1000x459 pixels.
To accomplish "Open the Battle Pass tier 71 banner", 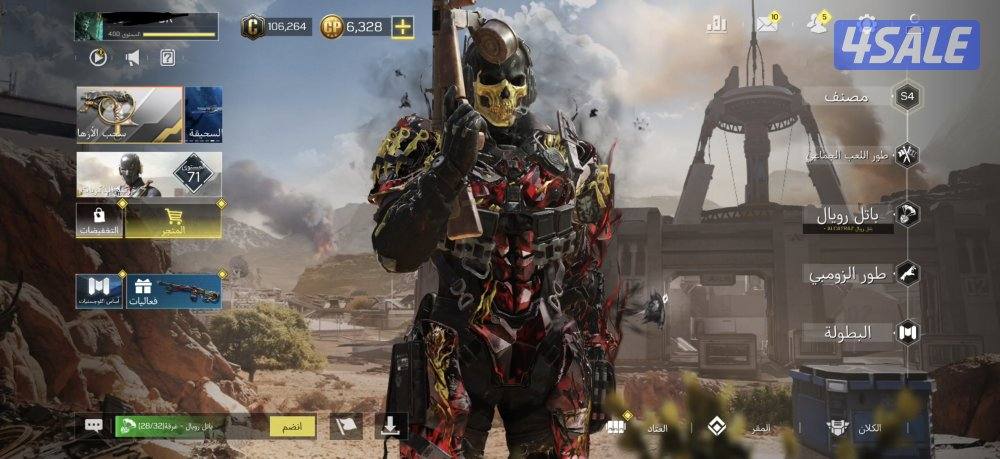I will coord(149,174).
